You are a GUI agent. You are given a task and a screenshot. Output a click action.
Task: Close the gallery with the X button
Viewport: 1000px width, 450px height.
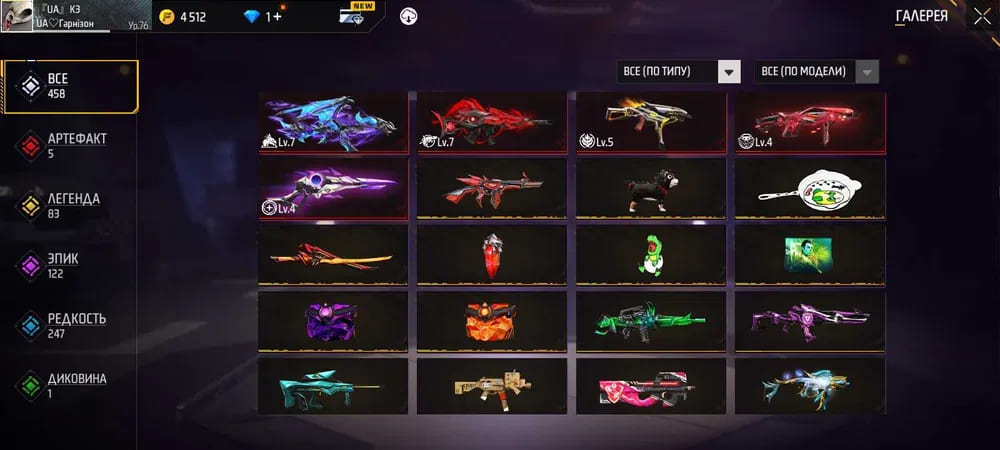tap(982, 16)
